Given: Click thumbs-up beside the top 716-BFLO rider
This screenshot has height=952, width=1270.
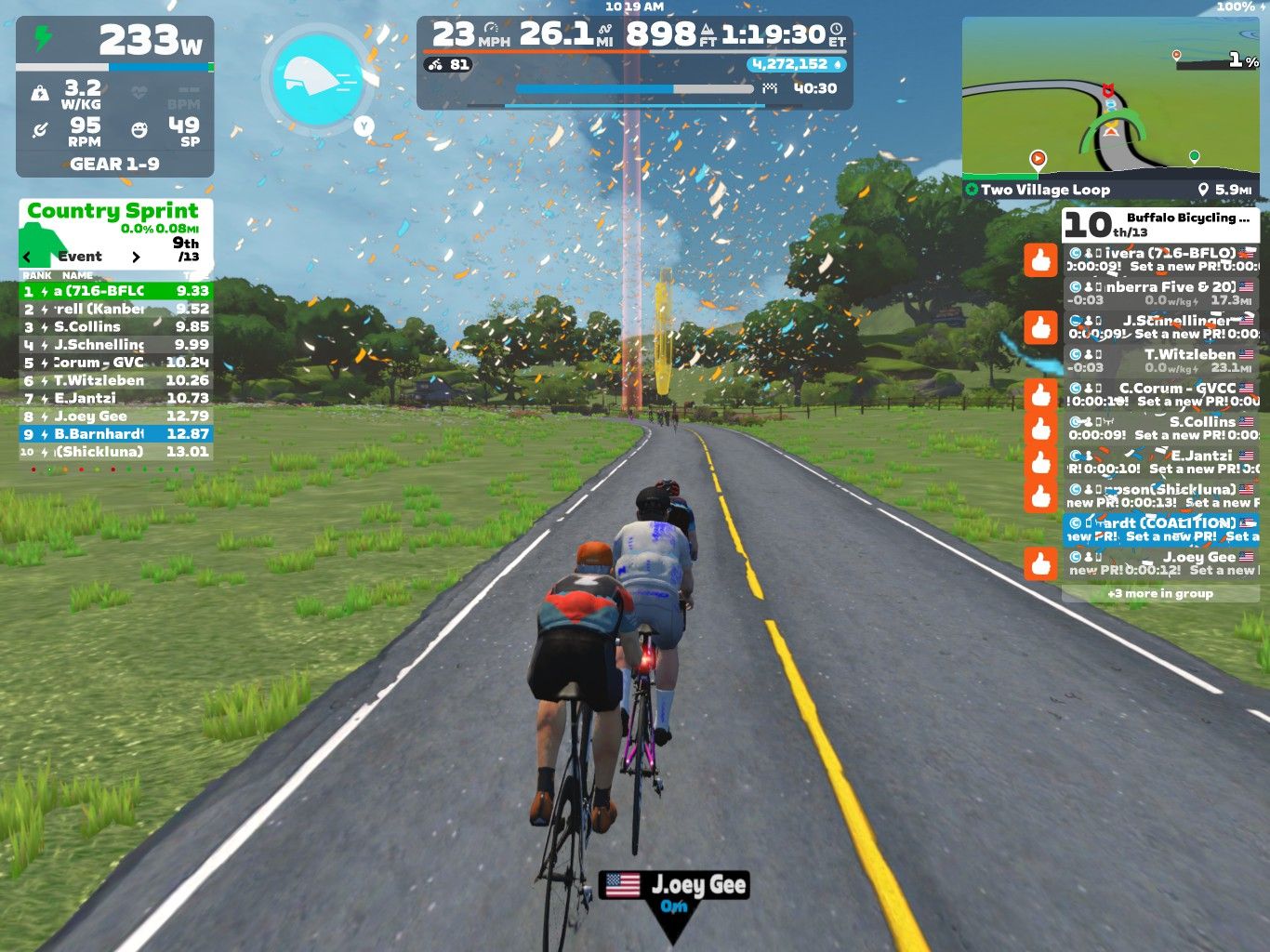Looking at the screenshot, I should click(x=1041, y=260).
